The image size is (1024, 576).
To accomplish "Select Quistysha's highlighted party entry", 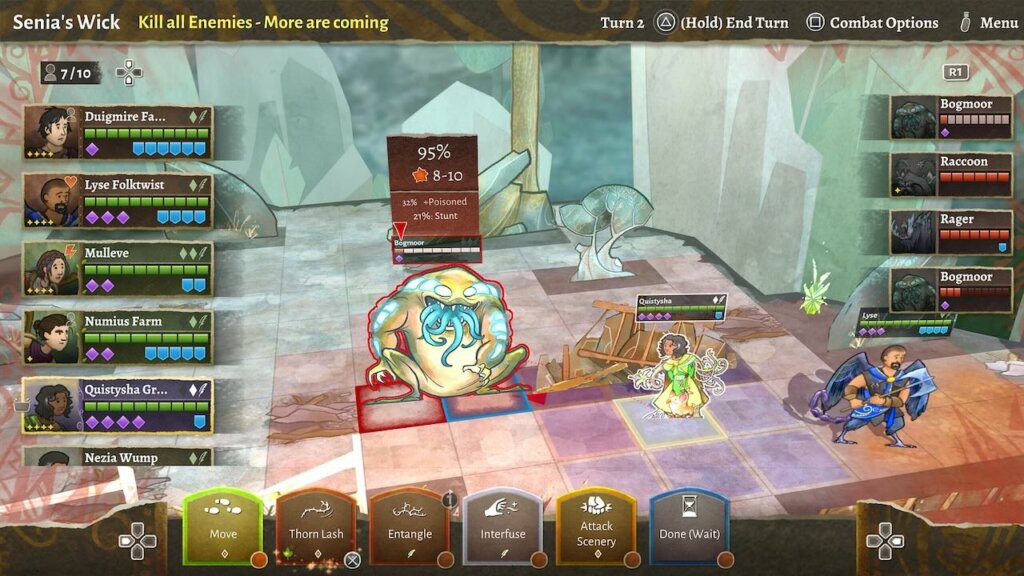I will tap(118, 405).
